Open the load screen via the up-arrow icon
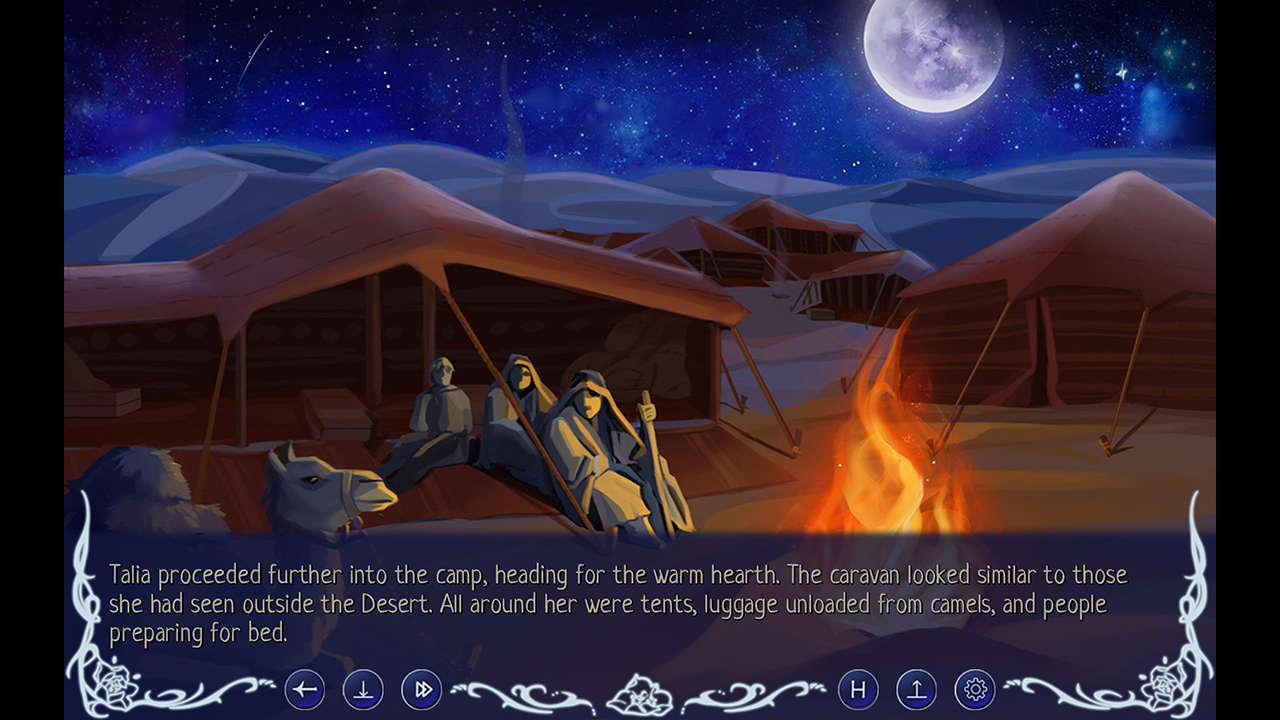The height and width of the screenshot is (720, 1280). click(916, 689)
